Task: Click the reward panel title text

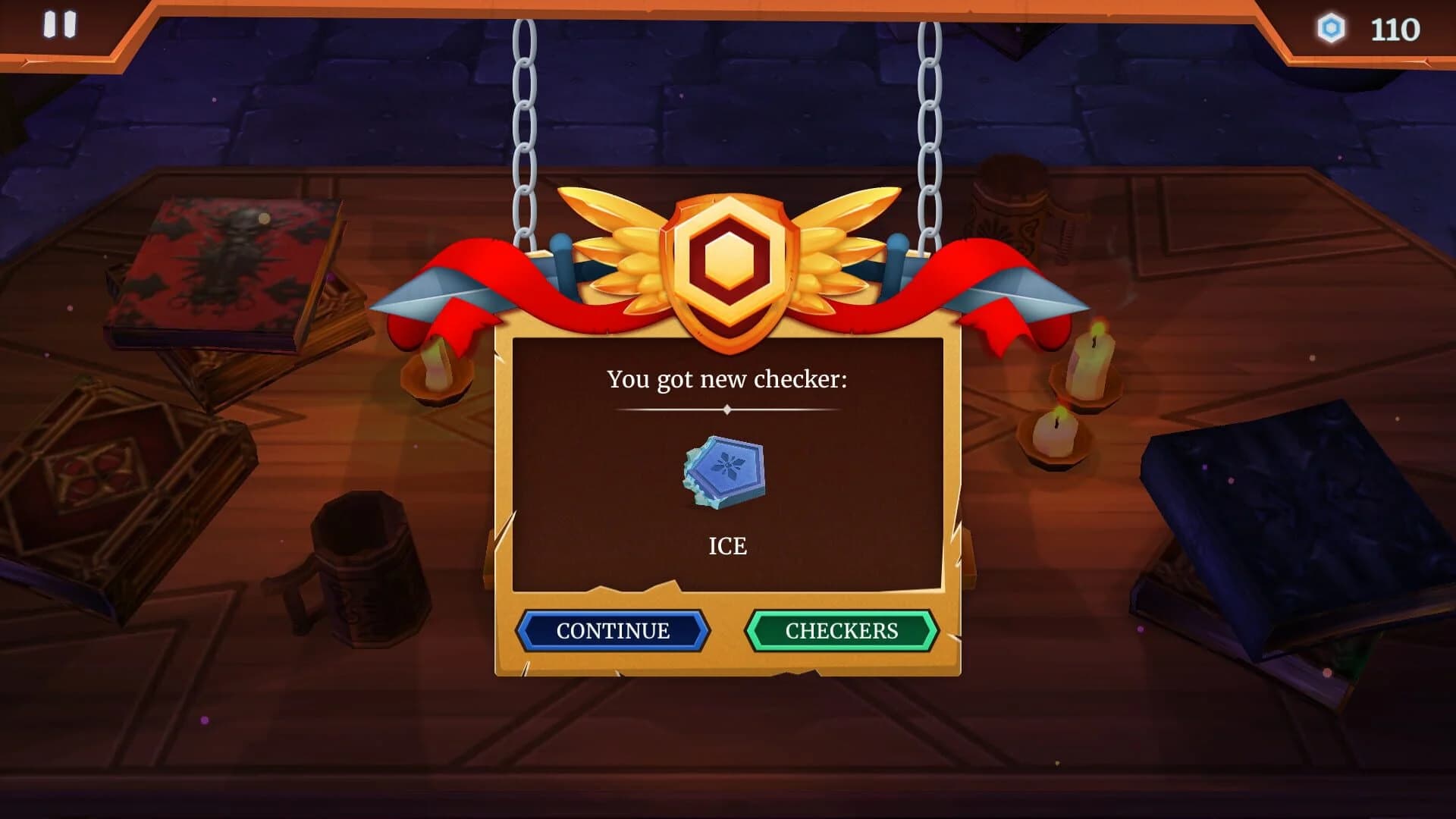Action: [728, 381]
